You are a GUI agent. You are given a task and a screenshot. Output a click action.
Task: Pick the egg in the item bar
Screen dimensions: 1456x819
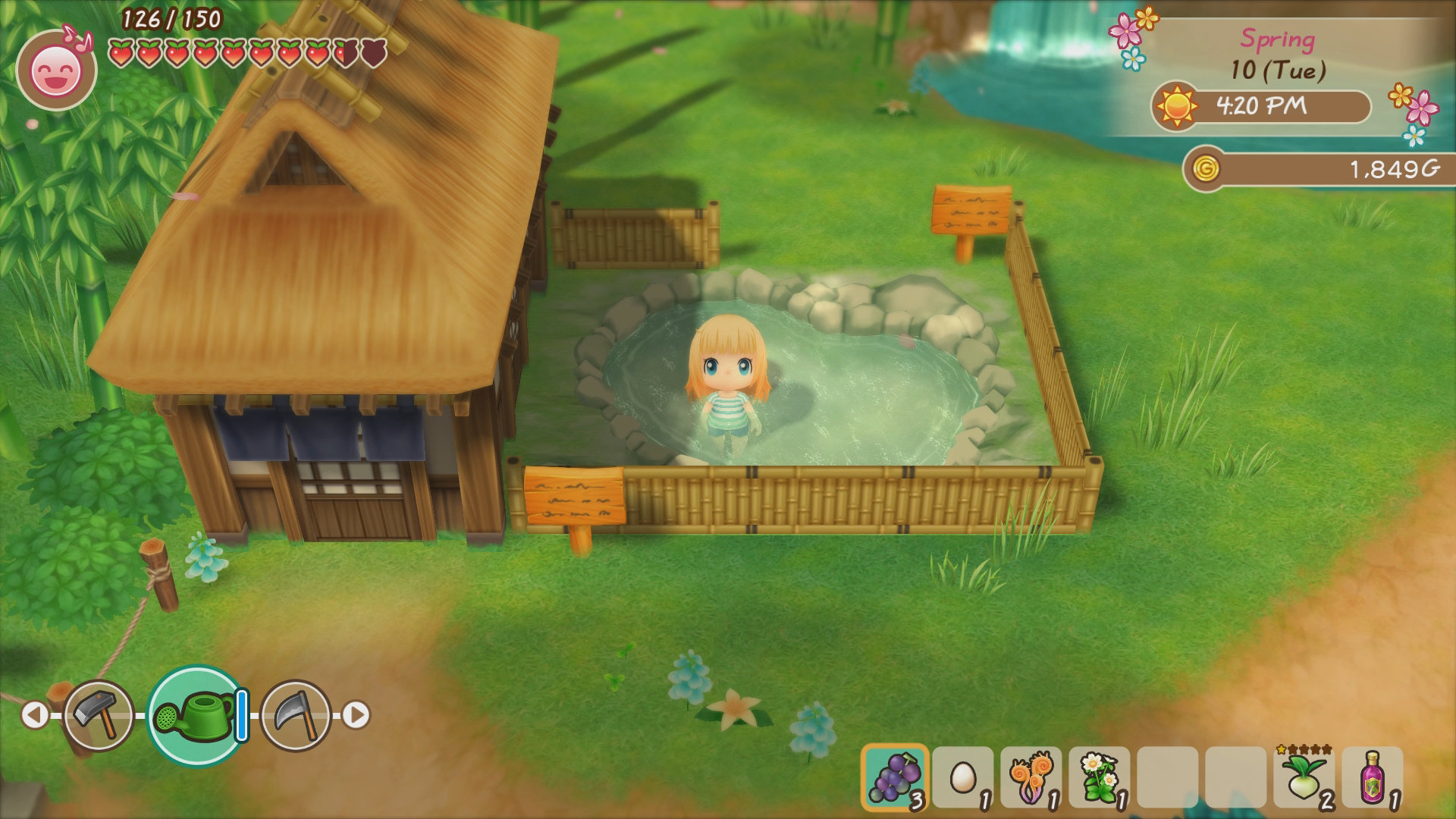(x=962, y=777)
